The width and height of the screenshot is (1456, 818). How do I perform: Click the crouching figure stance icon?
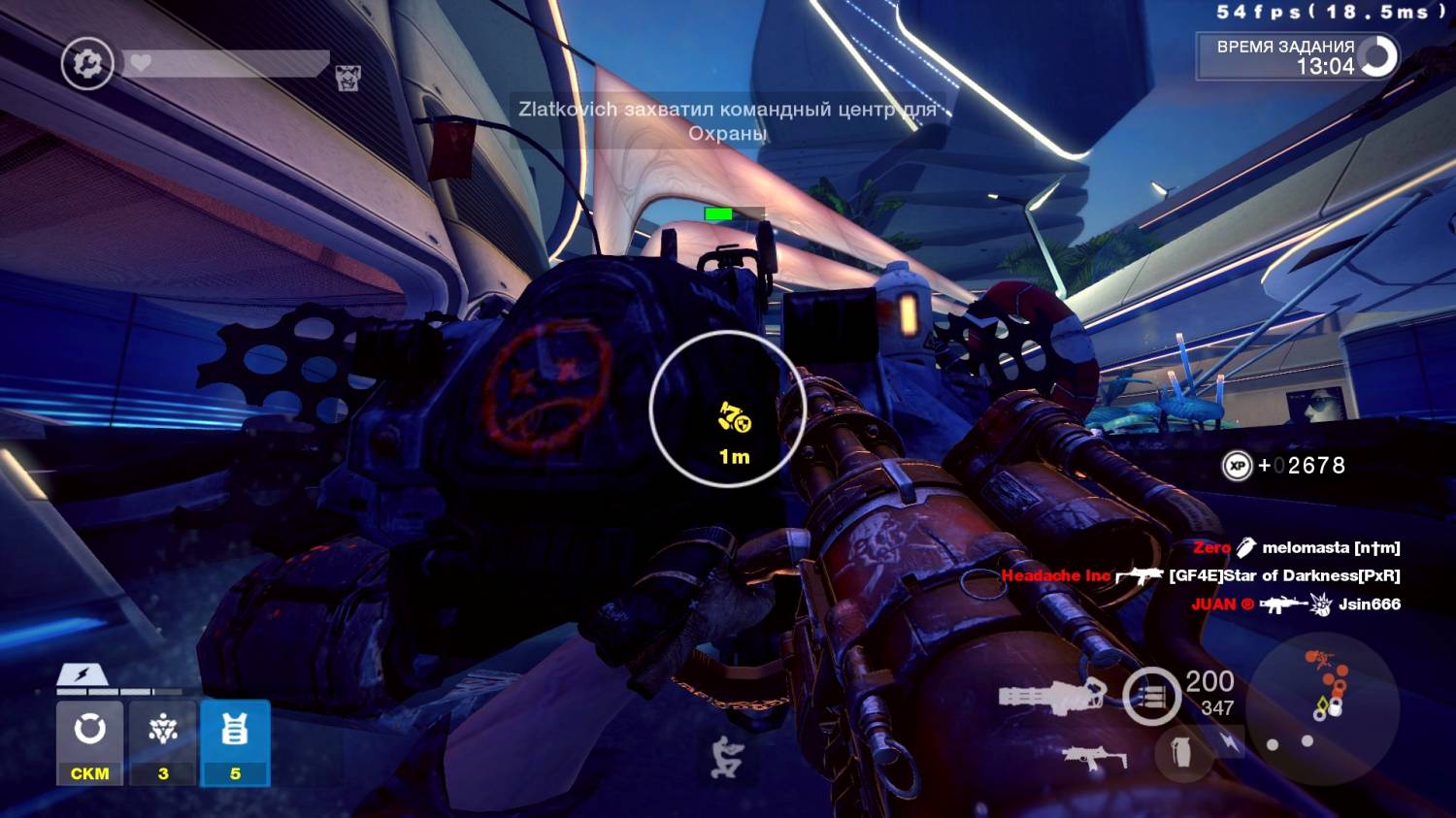(725, 758)
